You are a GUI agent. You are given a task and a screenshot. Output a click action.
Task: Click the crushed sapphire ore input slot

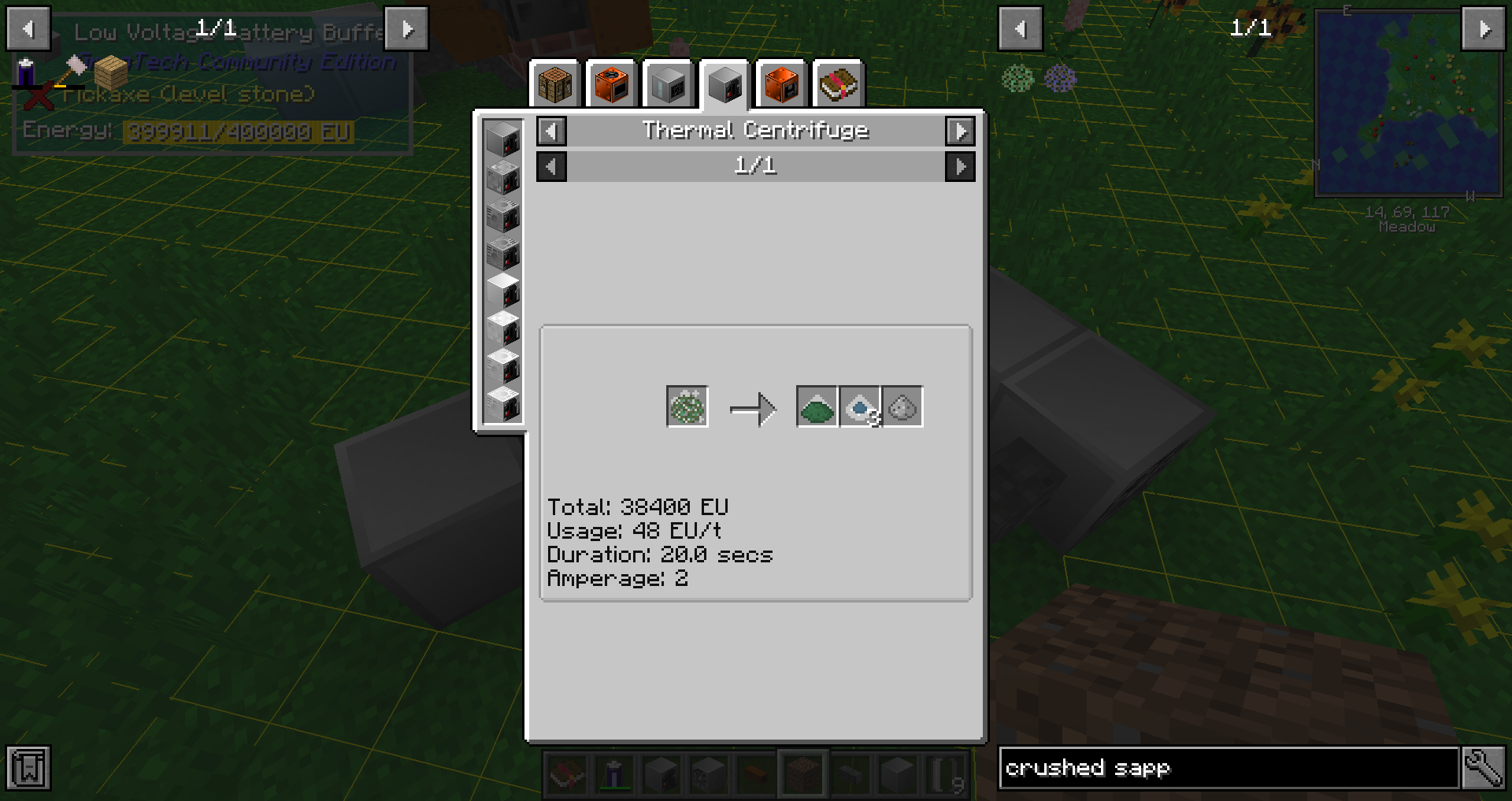(x=686, y=406)
